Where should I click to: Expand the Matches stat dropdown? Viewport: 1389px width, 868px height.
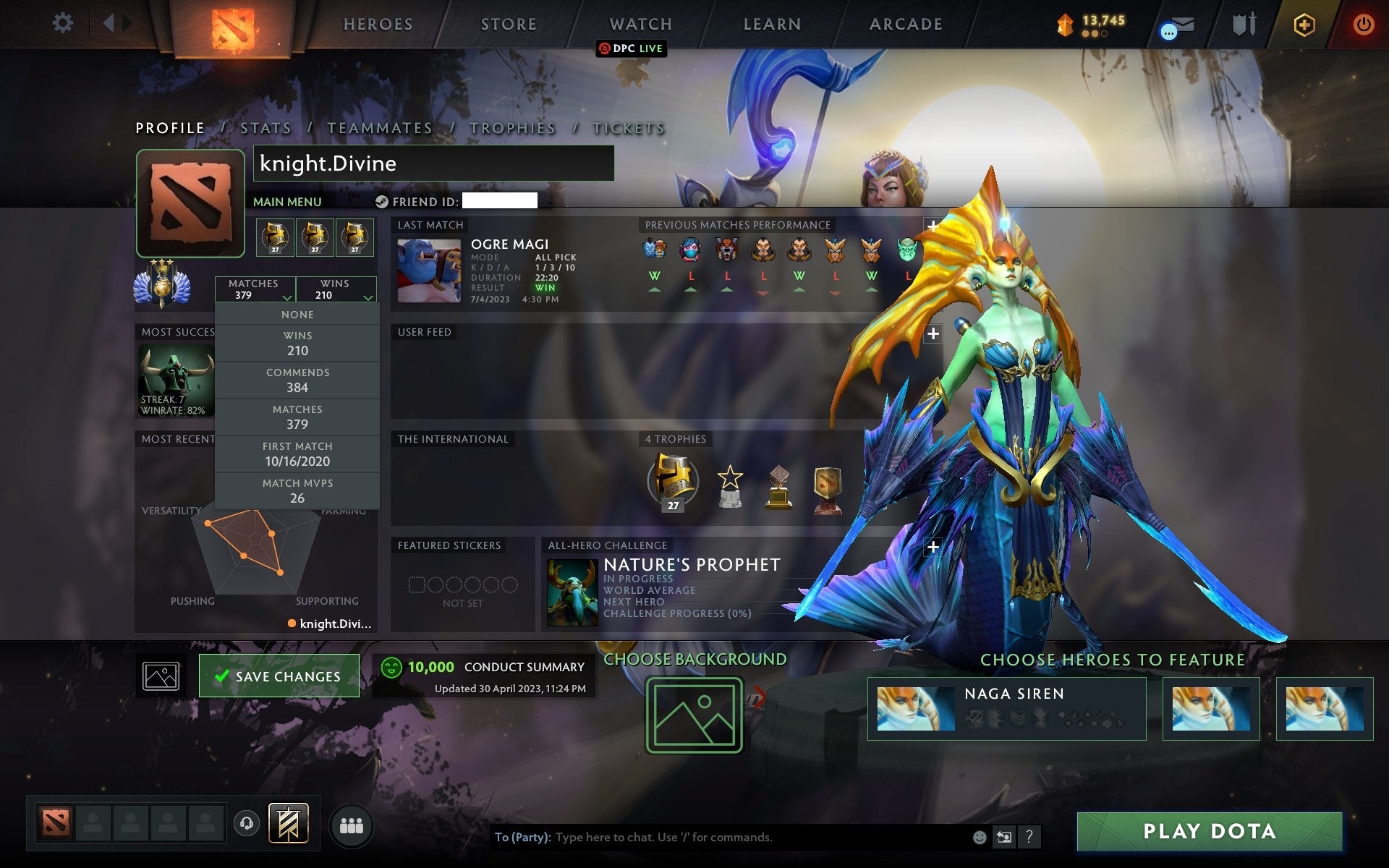(x=255, y=289)
